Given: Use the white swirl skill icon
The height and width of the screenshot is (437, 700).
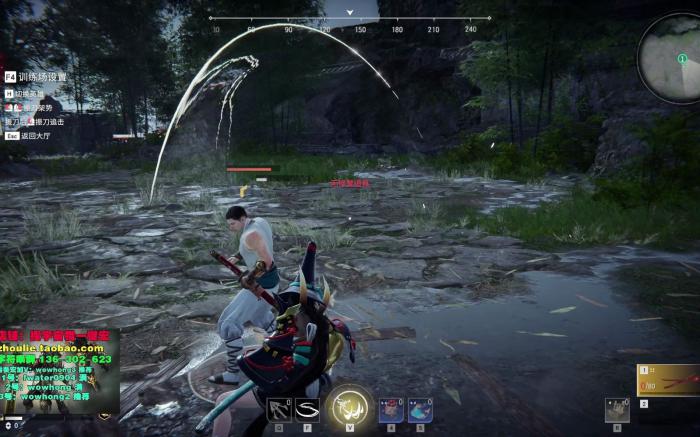Looking at the screenshot, I should coord(308,409).
